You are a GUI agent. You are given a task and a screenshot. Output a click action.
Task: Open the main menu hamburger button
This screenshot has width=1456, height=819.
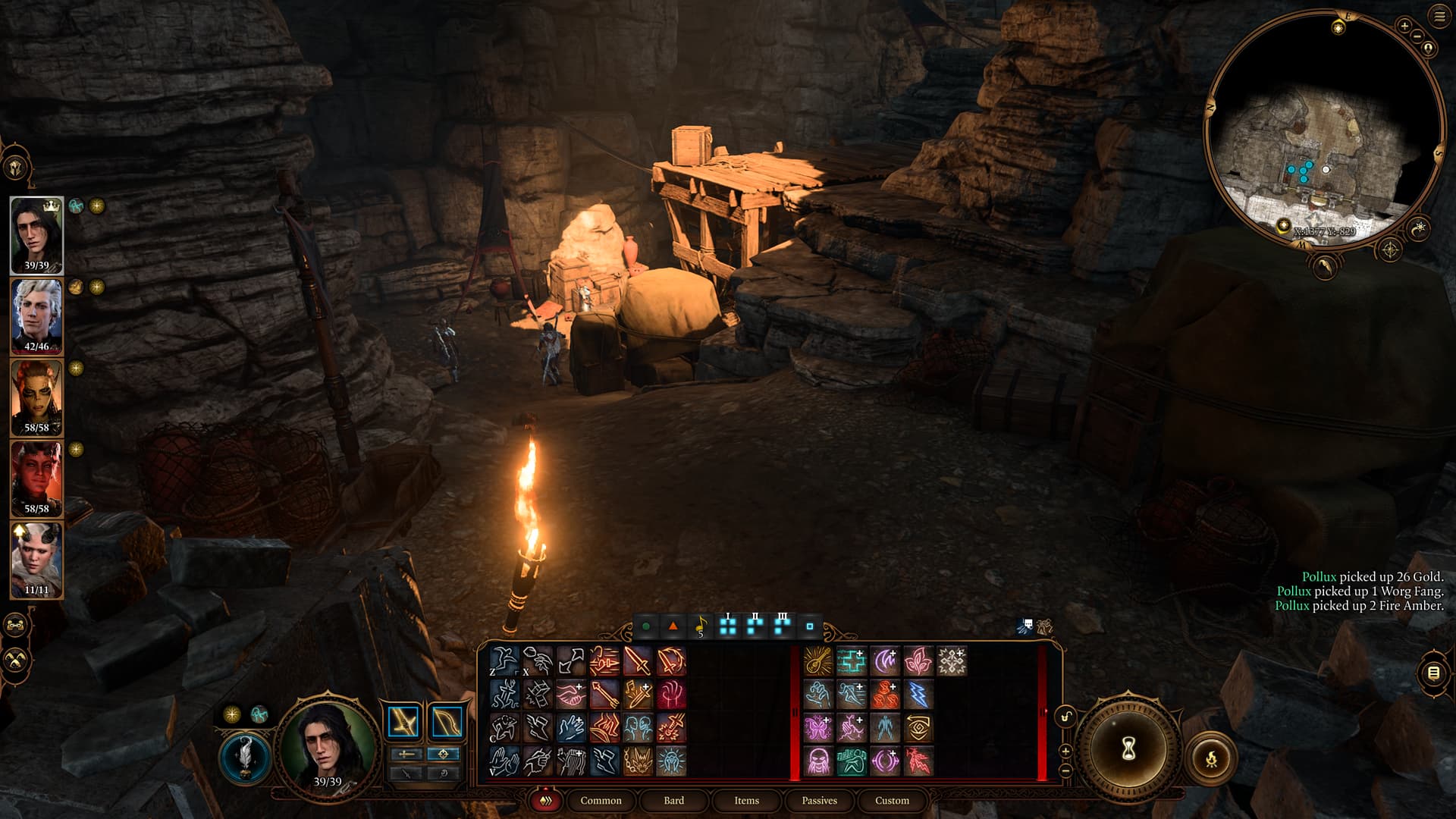click(x=1439, y=16)
